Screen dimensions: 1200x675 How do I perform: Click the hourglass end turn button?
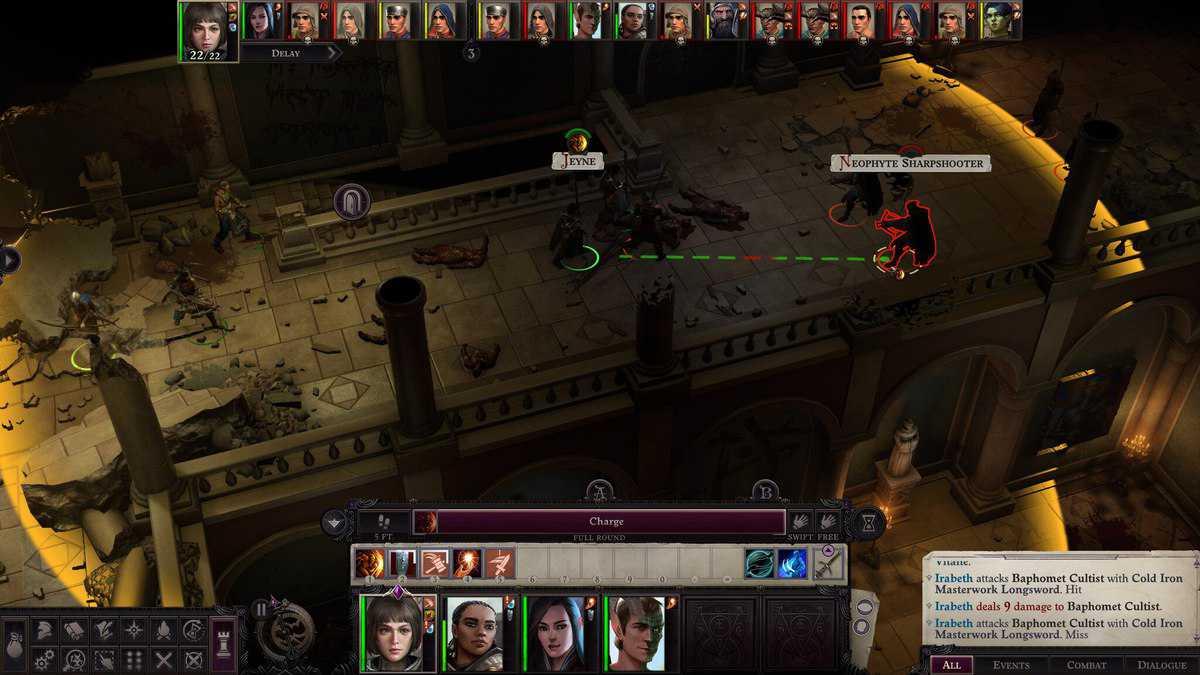point(869,522)
